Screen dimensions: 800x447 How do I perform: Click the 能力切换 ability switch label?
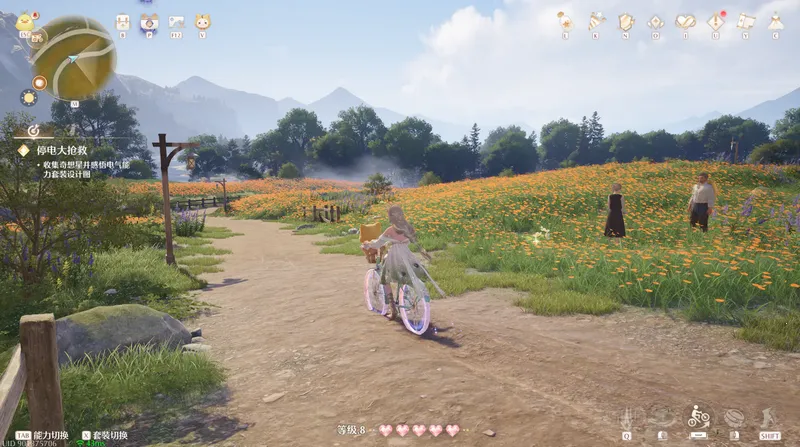pos(50,436)
